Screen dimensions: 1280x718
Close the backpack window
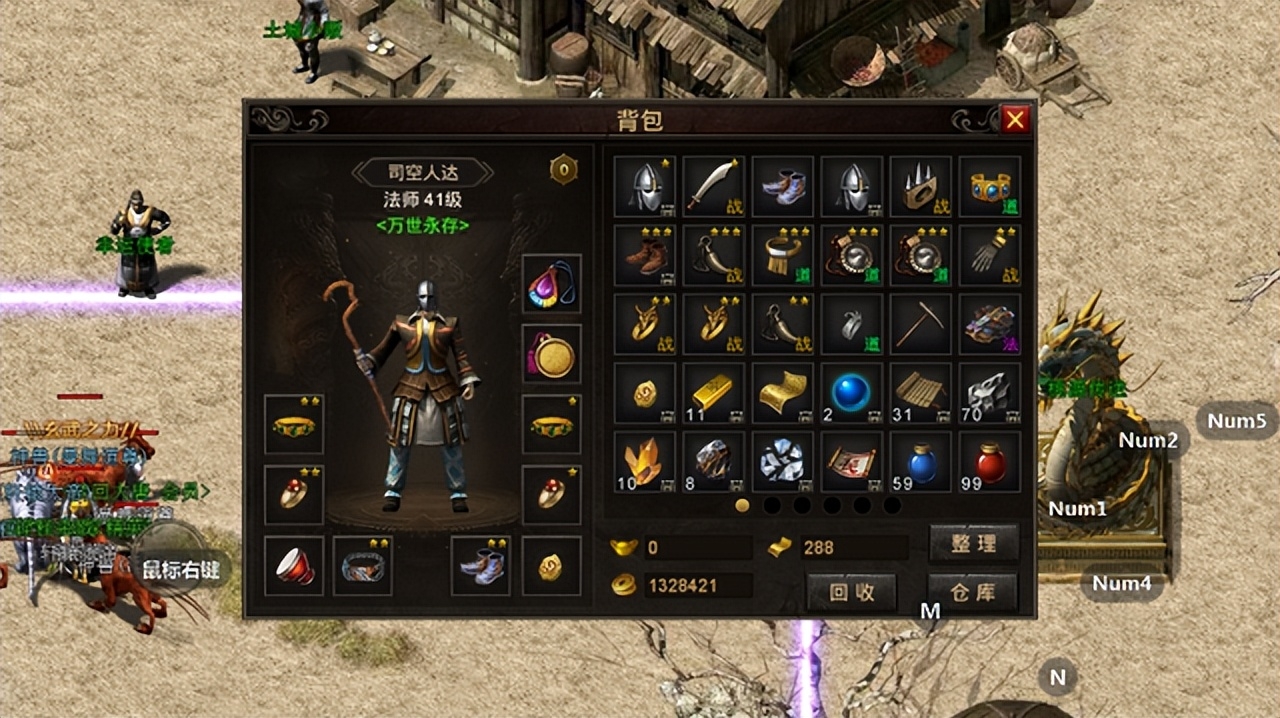pos(1015,120)
